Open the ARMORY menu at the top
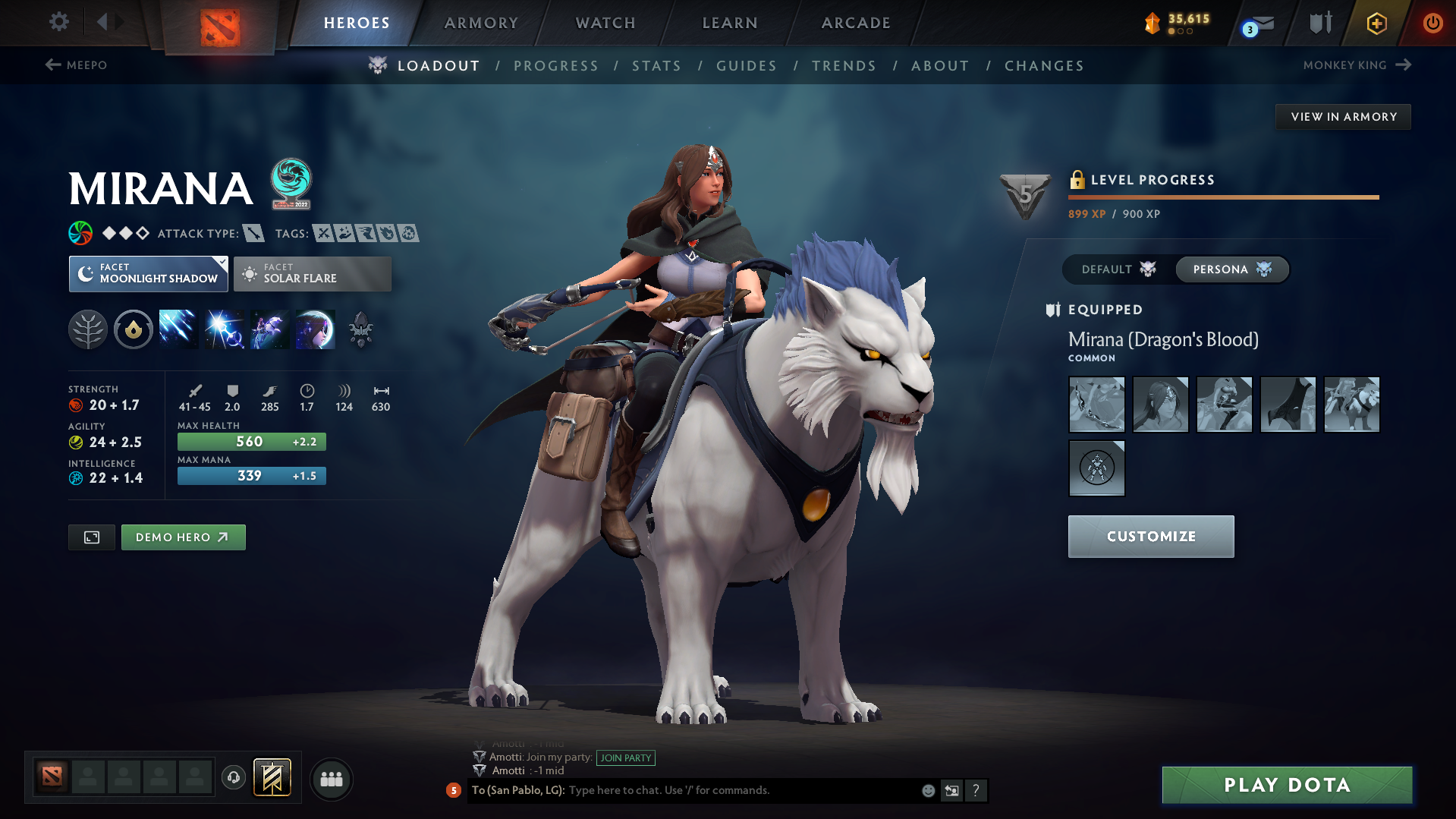 click(481, 23)
